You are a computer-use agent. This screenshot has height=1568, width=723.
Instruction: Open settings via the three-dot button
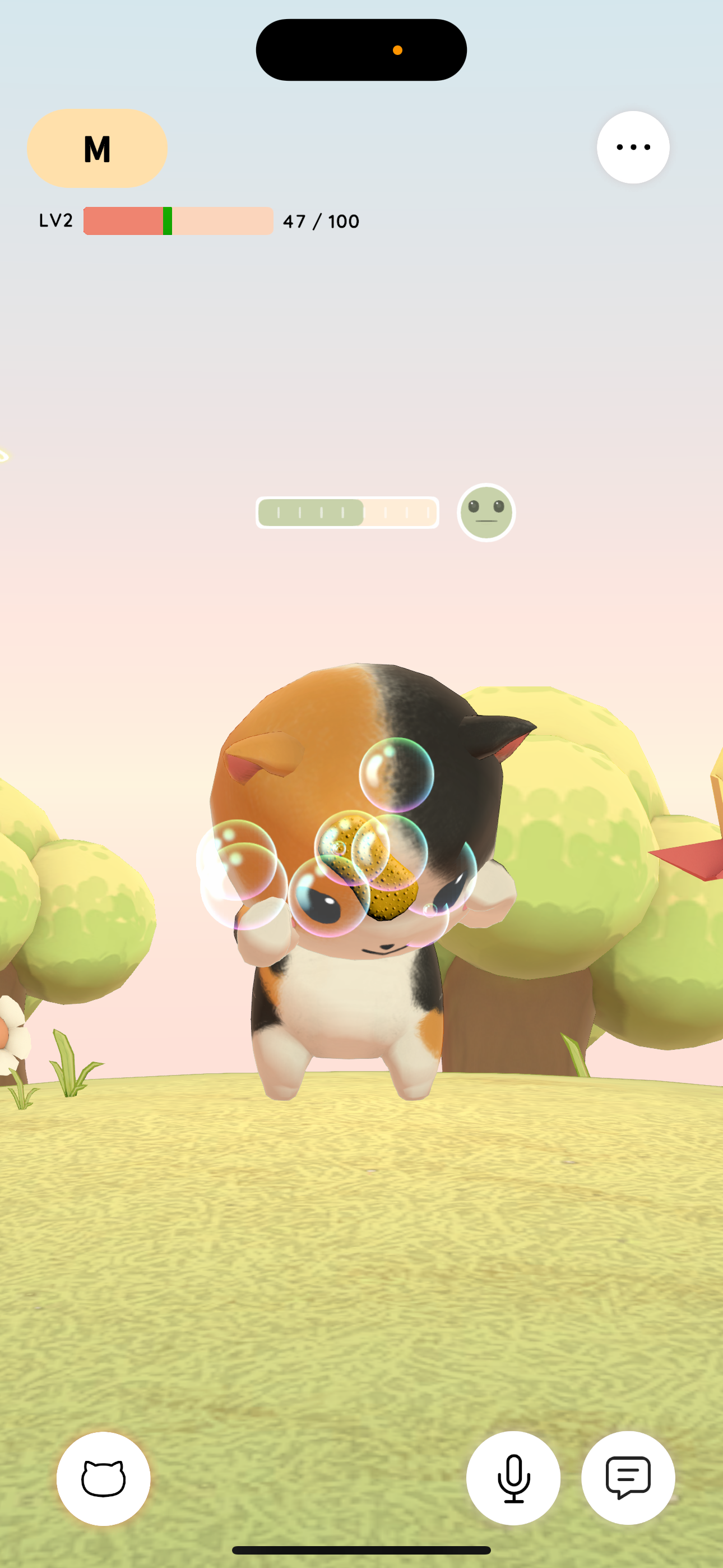(633, 147)
